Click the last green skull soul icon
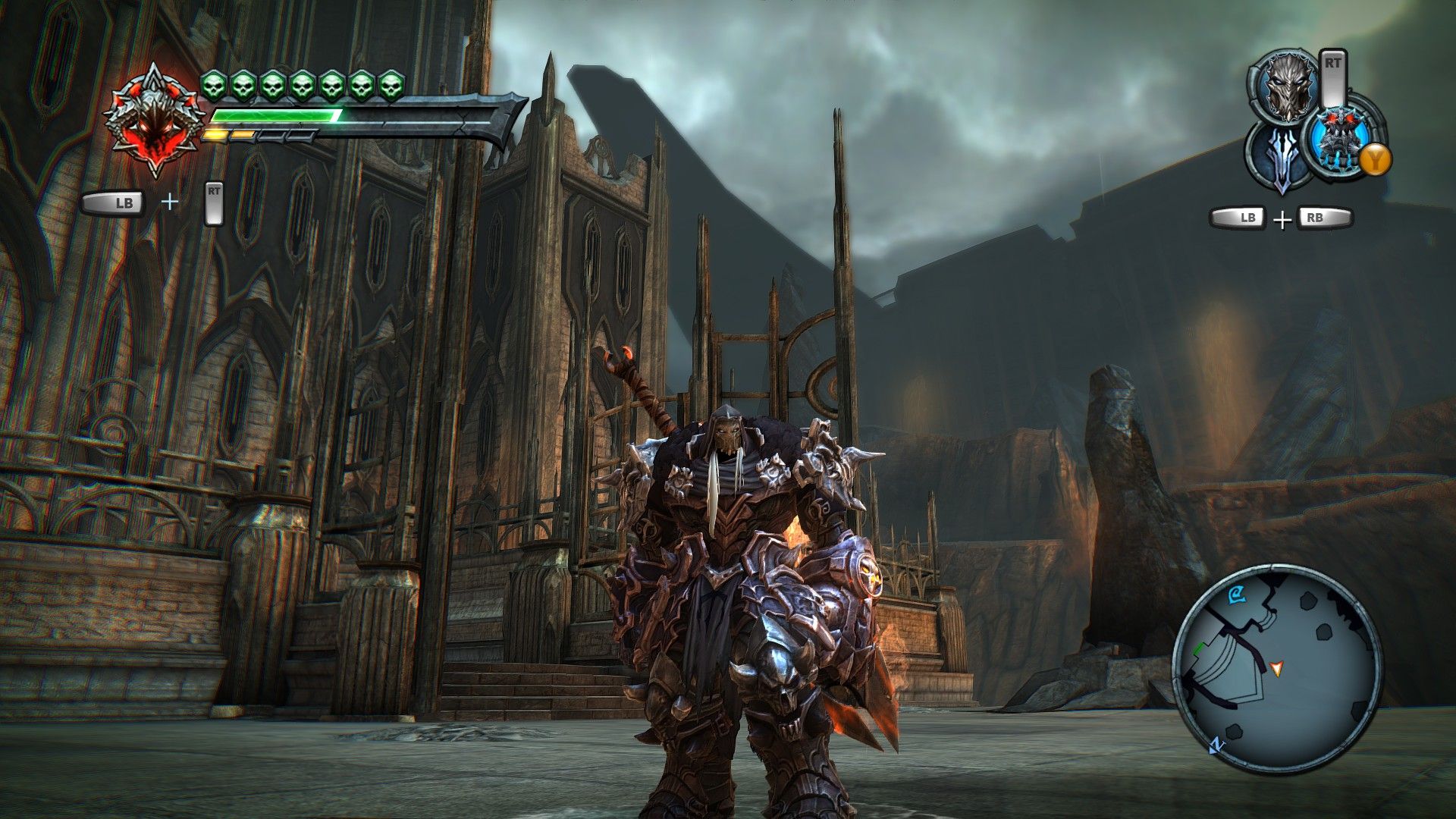 pos(389,86)
